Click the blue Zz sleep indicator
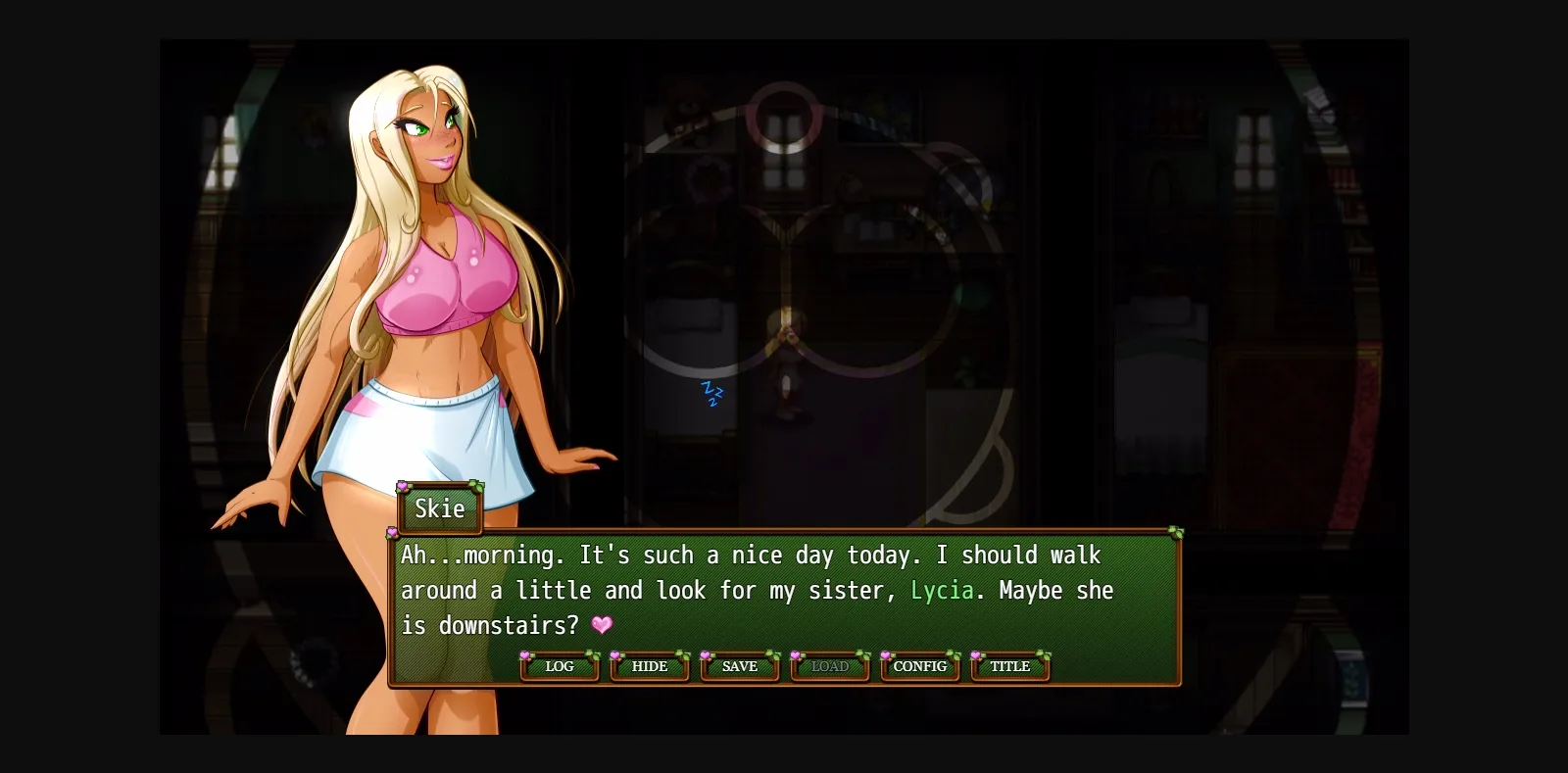 pyautogui.click(x=710, y=392)
